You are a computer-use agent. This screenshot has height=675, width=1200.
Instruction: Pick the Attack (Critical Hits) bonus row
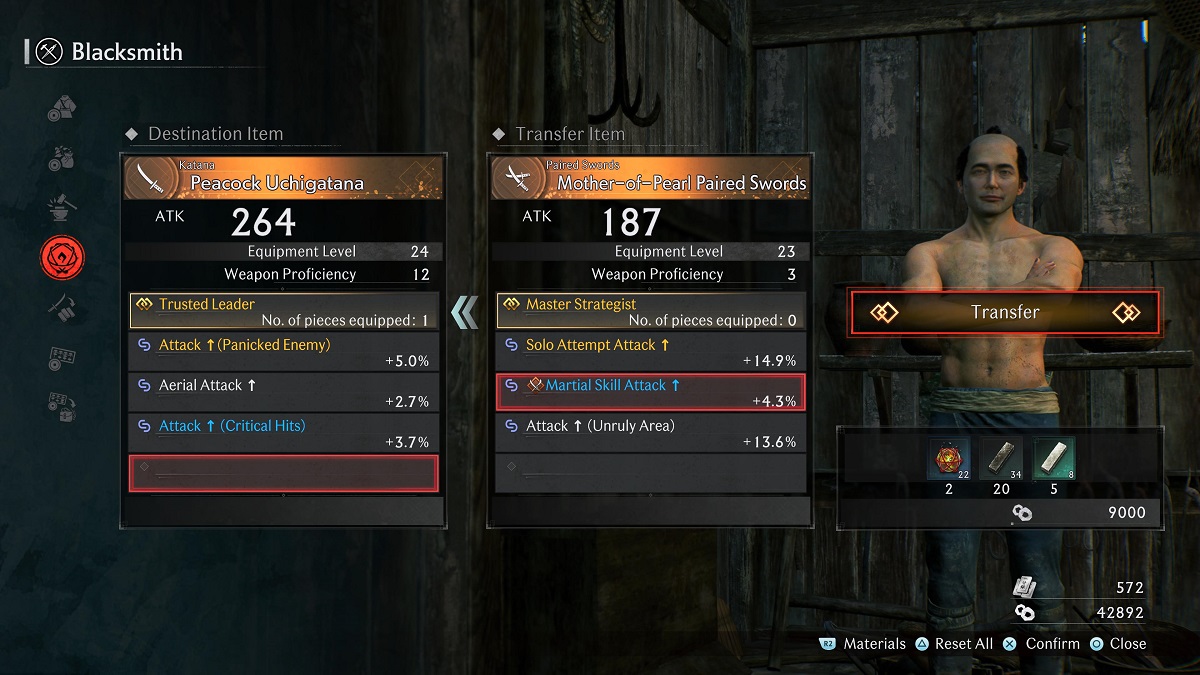[x=283, y=433]
